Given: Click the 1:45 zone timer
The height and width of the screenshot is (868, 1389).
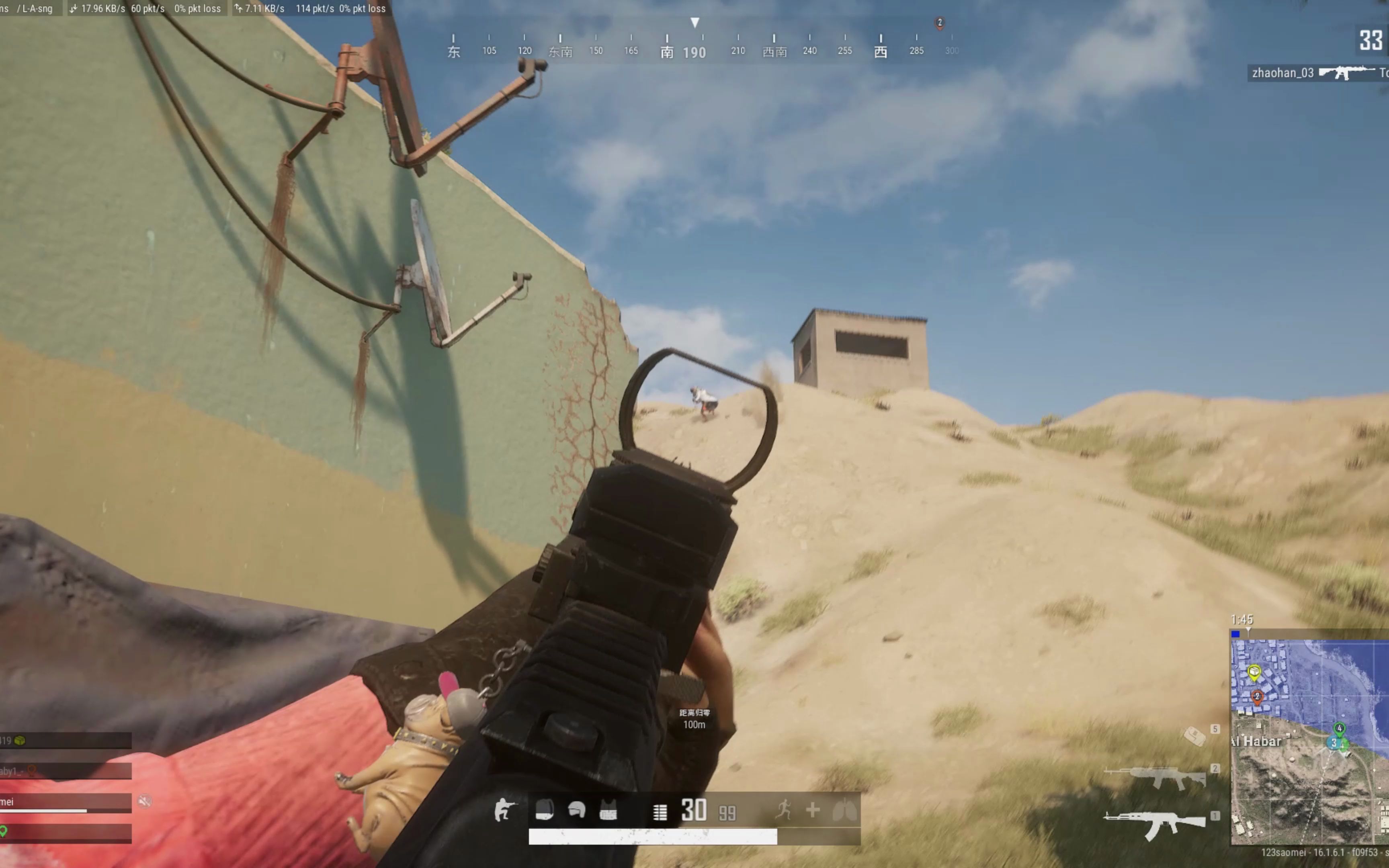Looking at the screenshot, I should [x=1242, y=619].
